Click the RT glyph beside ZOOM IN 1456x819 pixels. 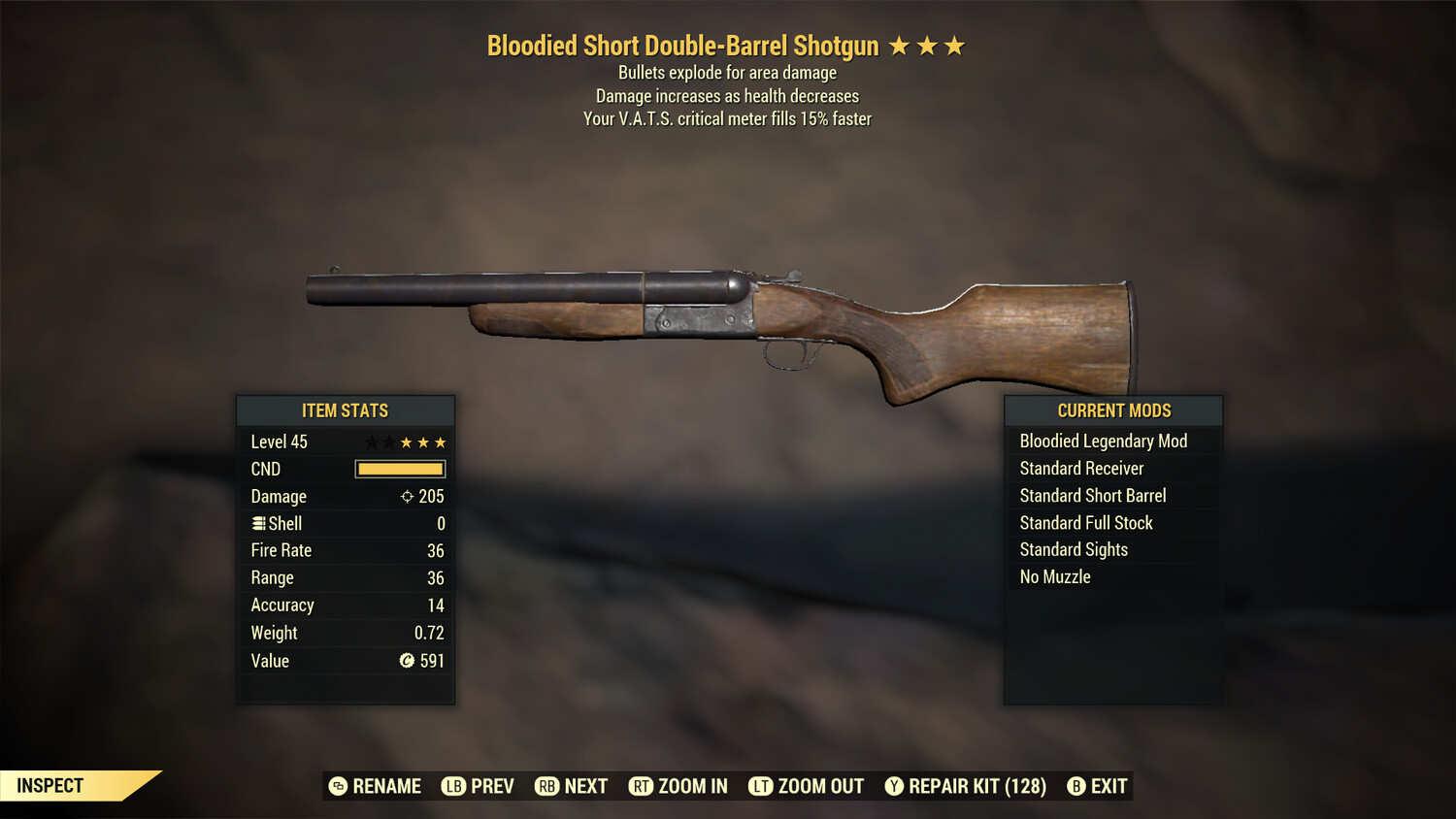(642, 786)
